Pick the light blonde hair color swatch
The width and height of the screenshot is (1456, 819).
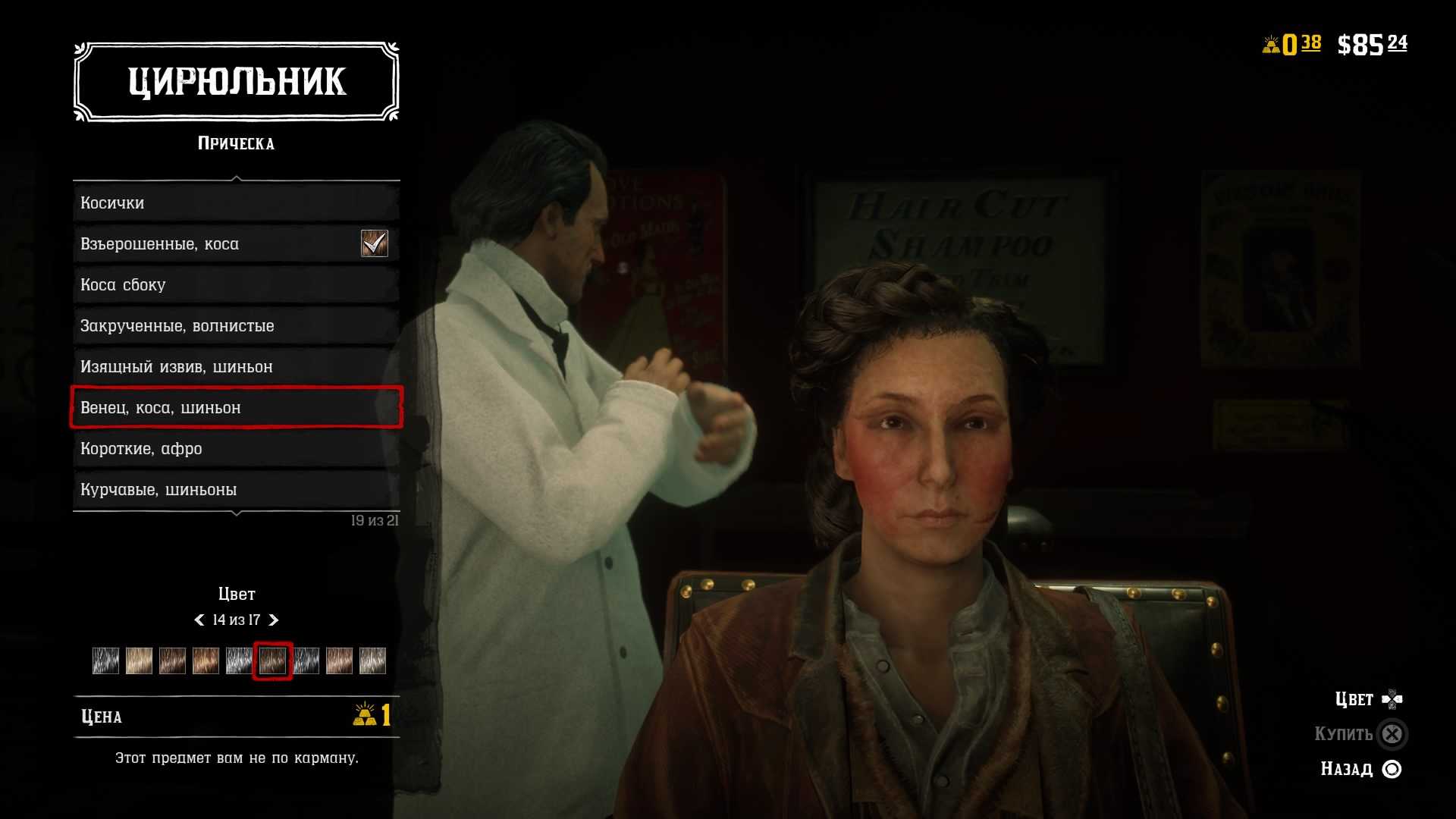(x=139, y=661)
